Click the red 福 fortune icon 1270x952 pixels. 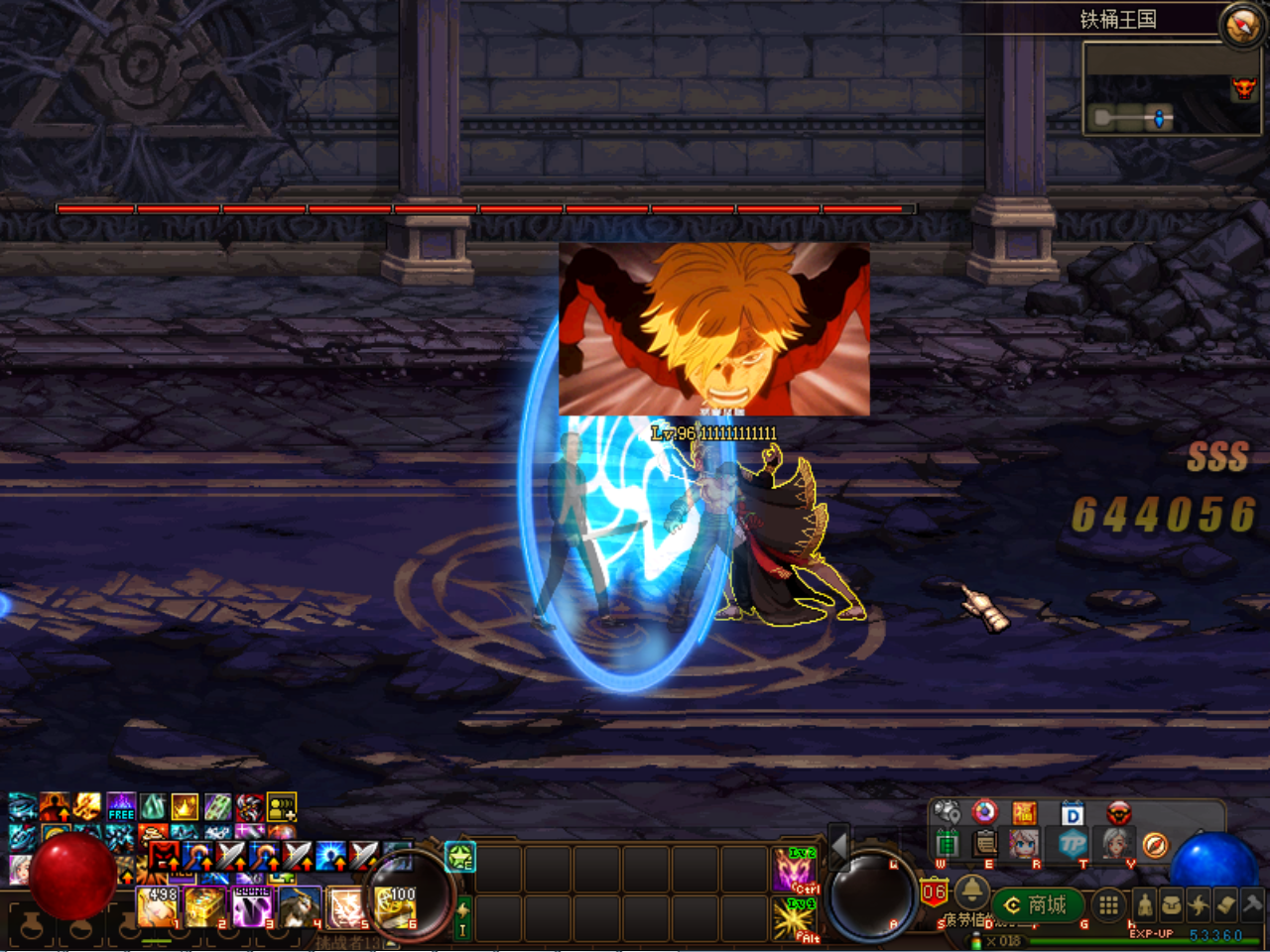[x=1024, y=813]
